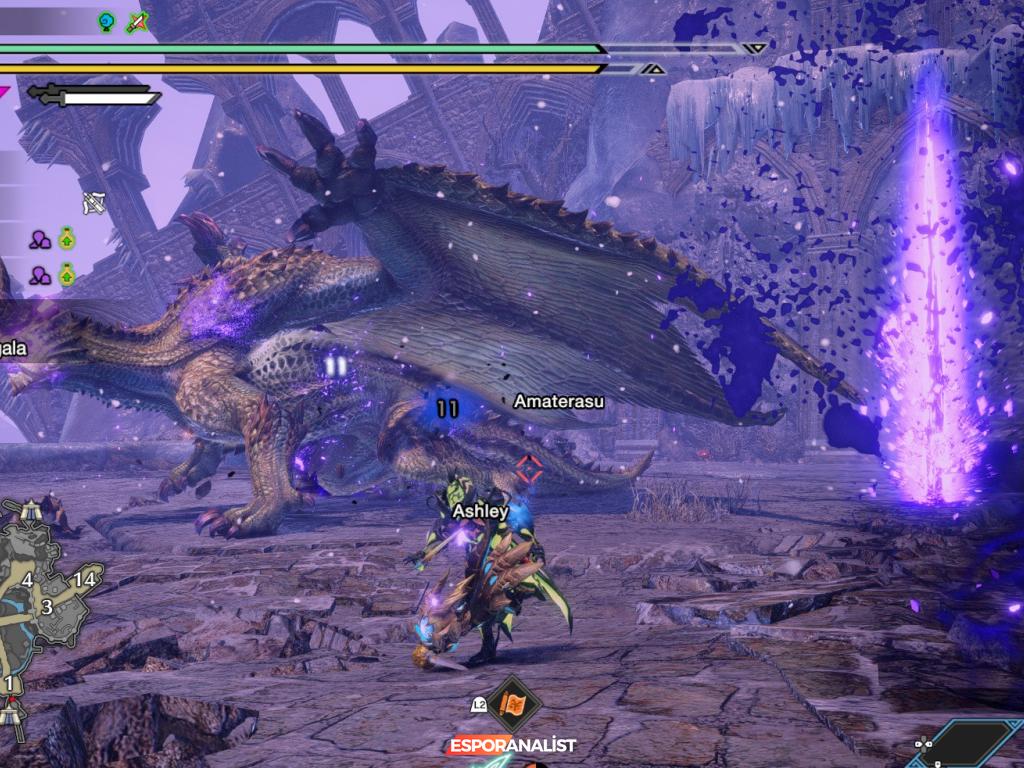
Task: Click the ESPORANALIST watermark logo
Action: (512, 746)
